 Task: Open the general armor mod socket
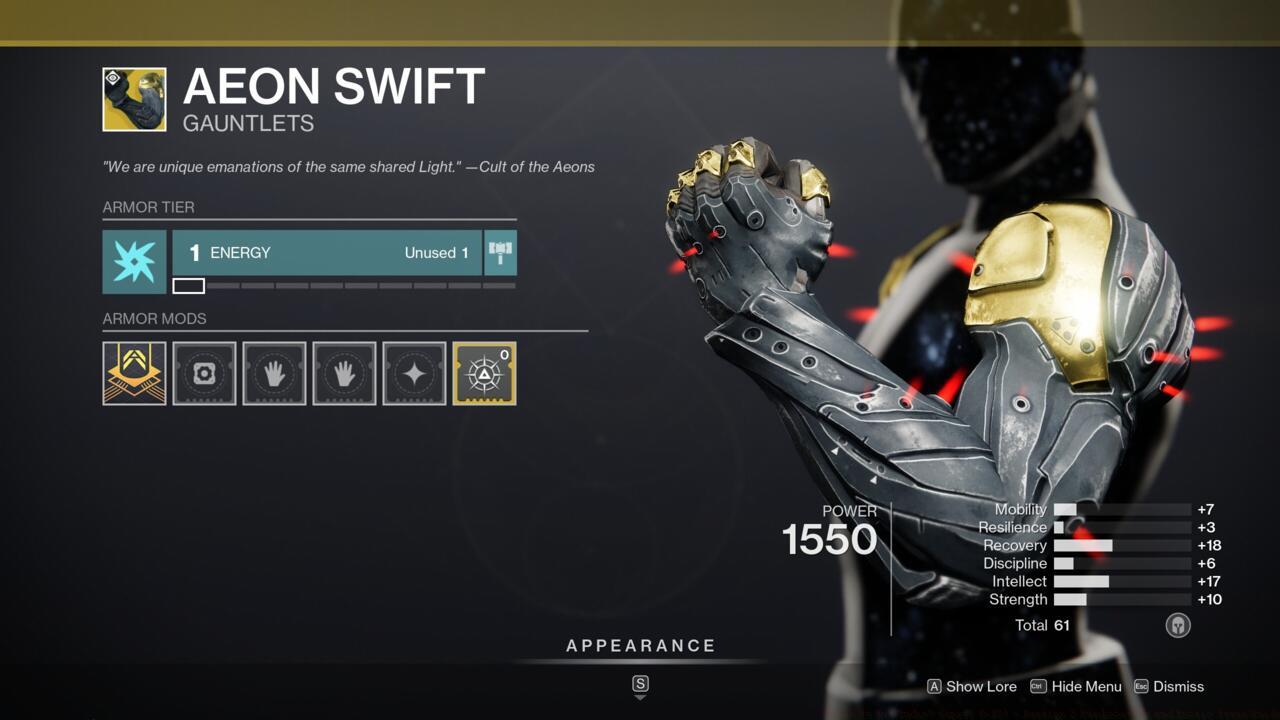[204, 374]
